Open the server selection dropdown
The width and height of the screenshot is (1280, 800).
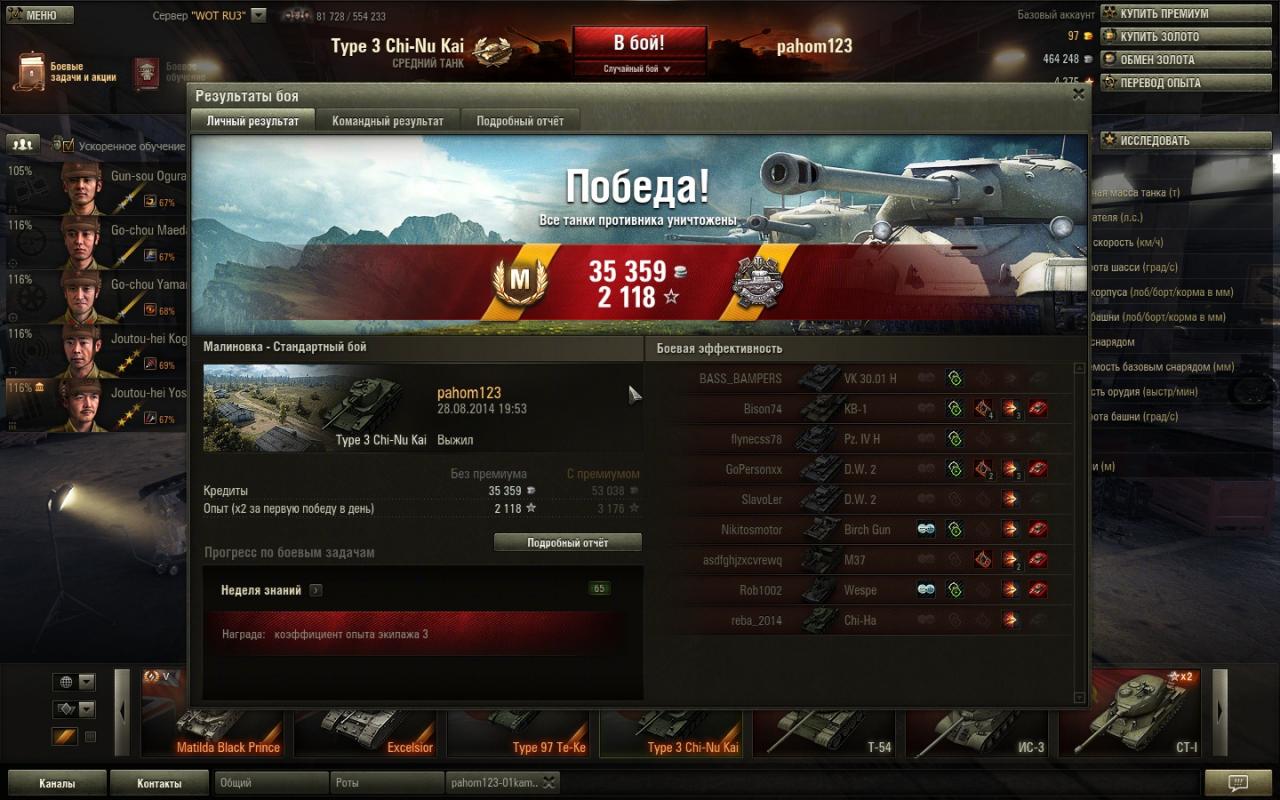point(259,16)
